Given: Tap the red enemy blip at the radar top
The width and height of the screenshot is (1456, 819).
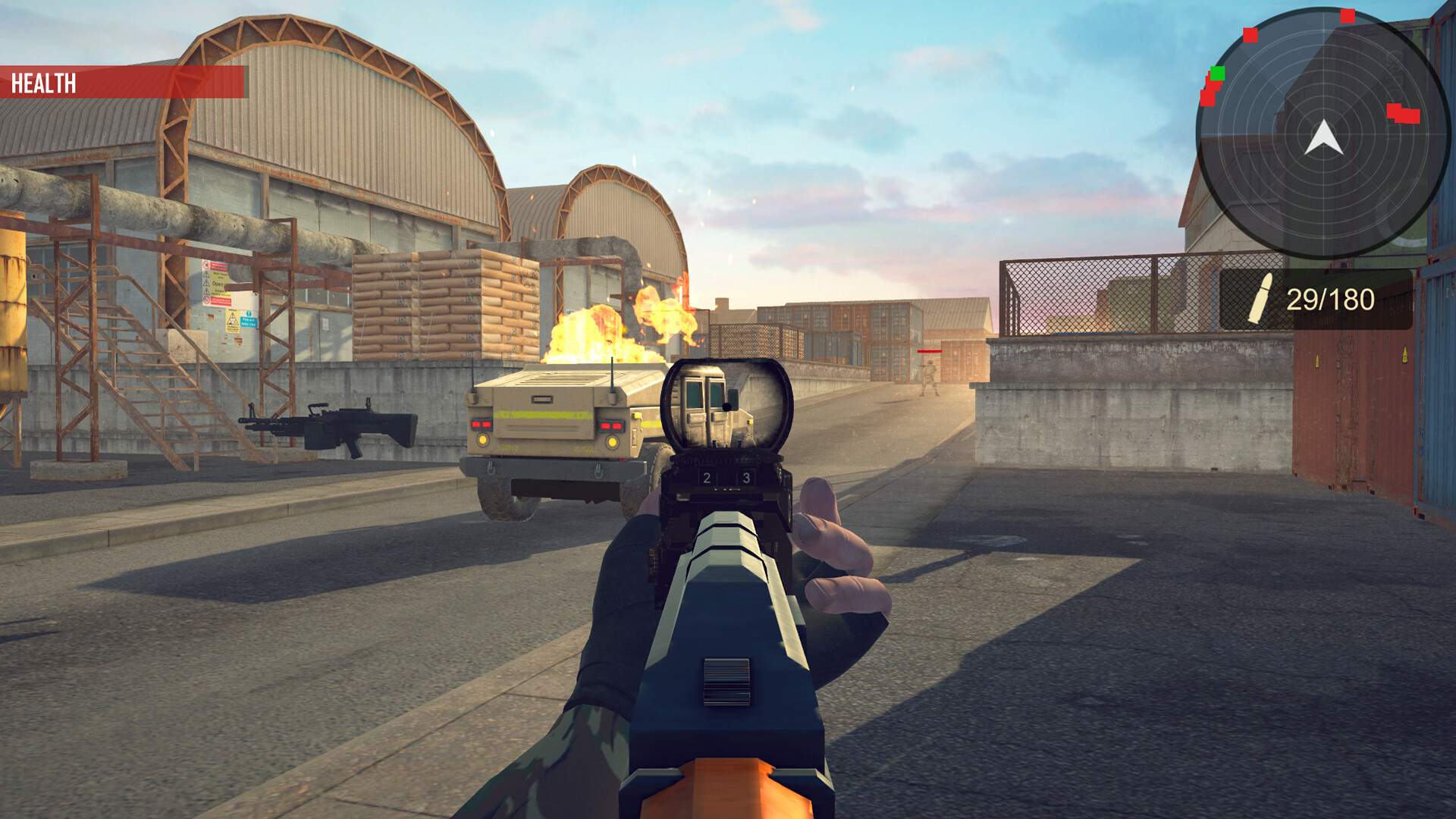Looking at the screenshot, I should (1347, 15).
